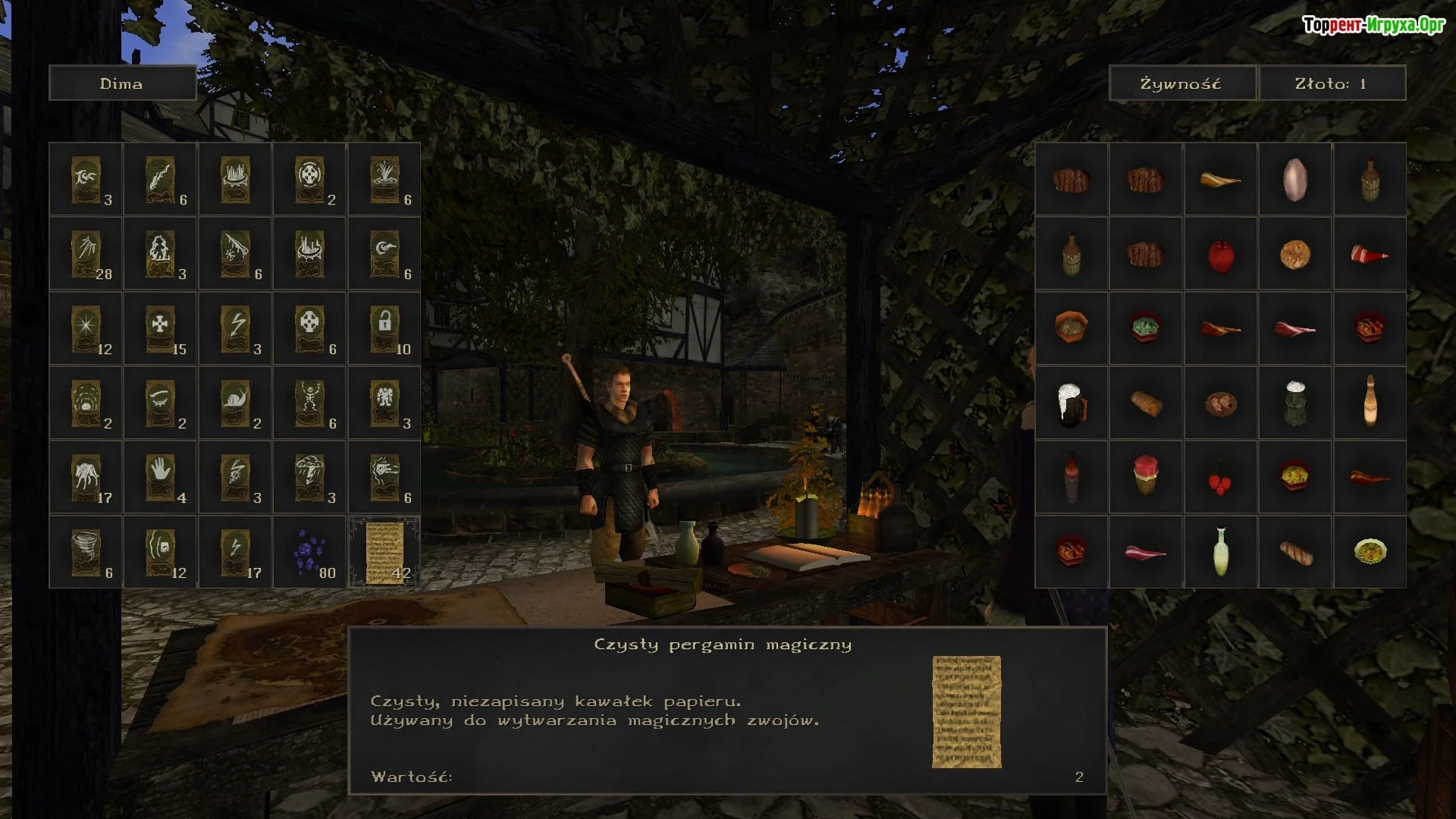Select the red apple from trader
The image size is (1456, 819).
pos(1220,255)
